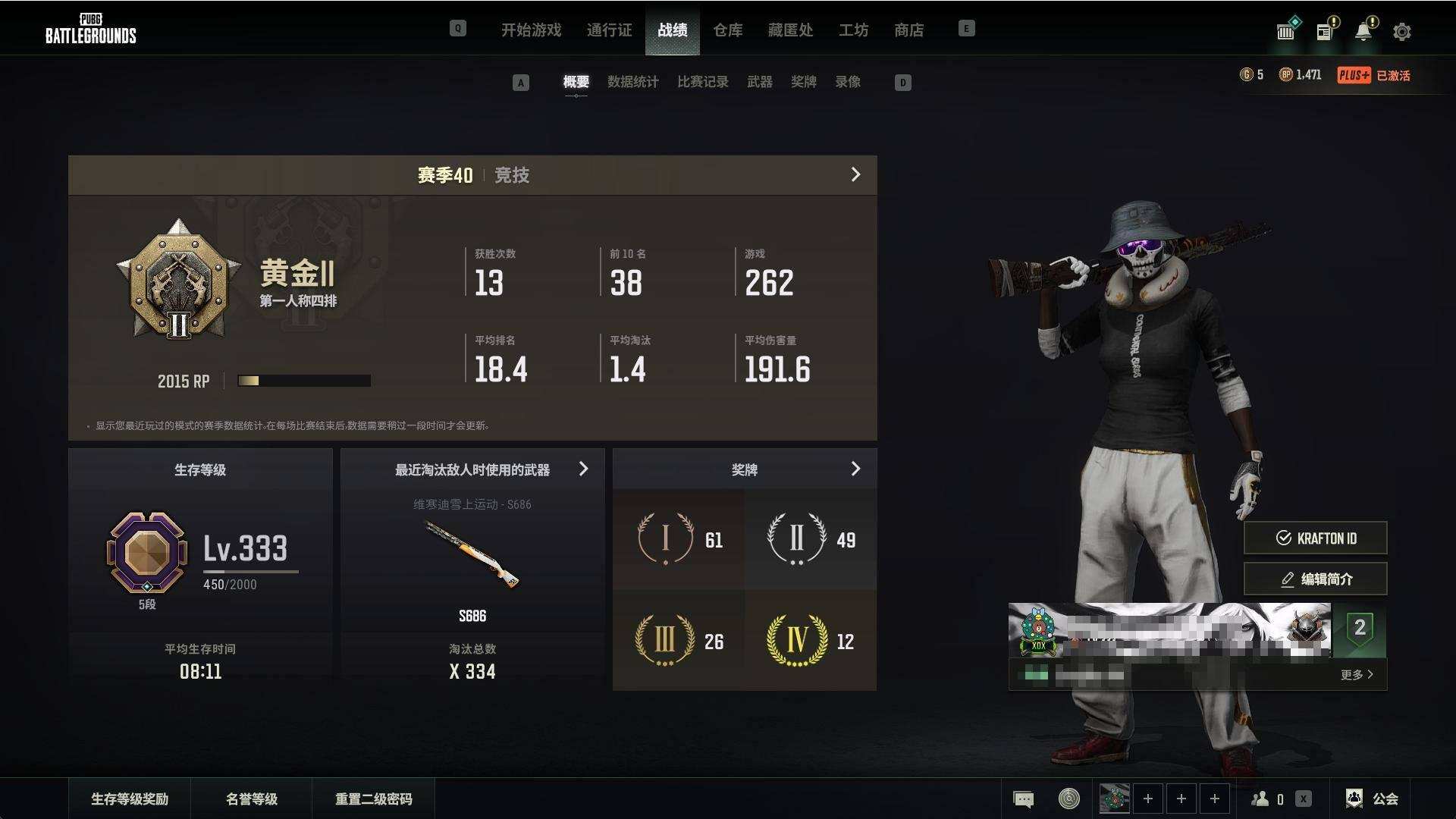Open the 最近淘汰敌人时使用的武器 weapon details
Screen dimensions: 1456x819
tap(583, 469)
